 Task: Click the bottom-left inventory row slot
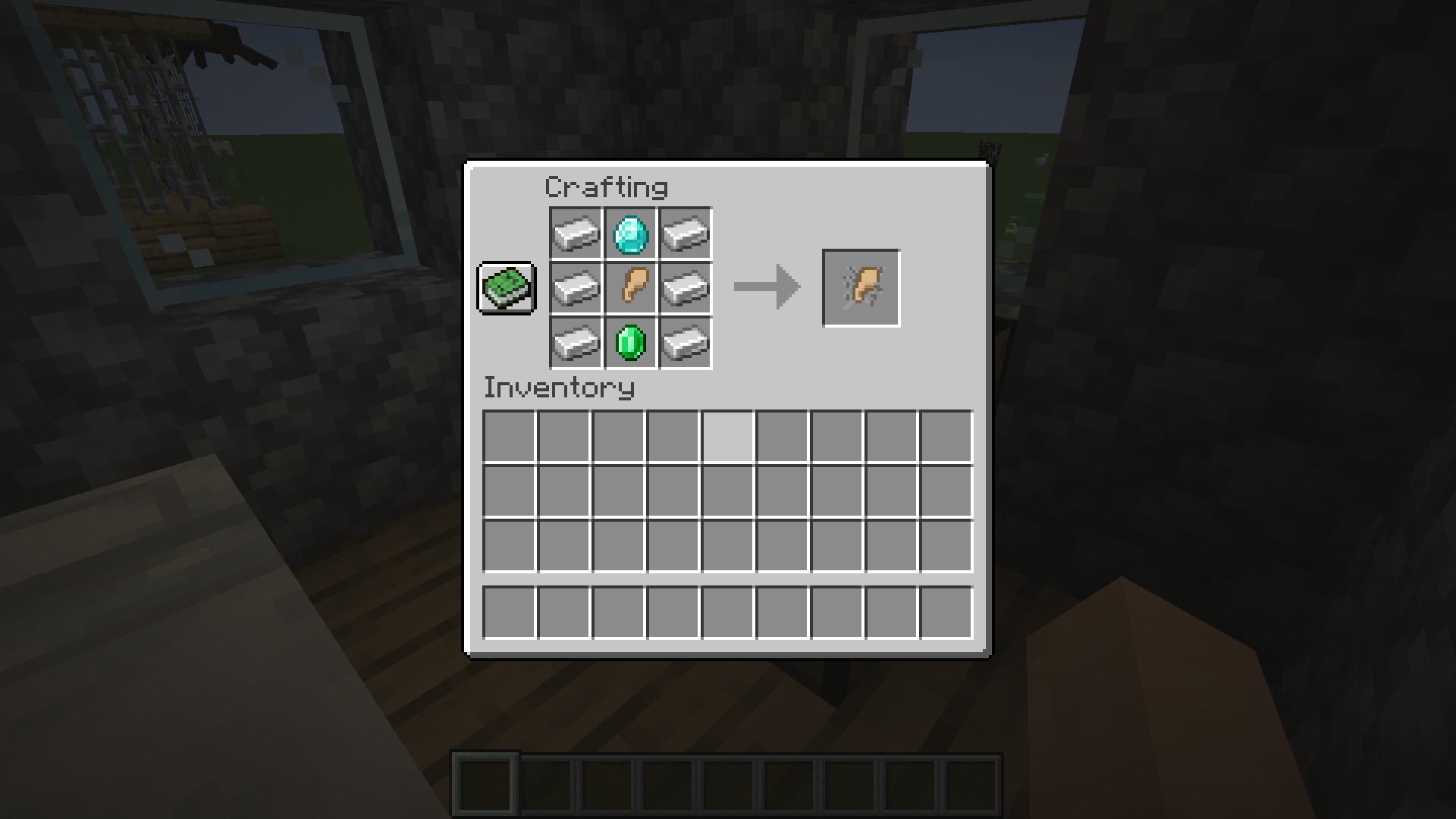(x=509, y=613)
